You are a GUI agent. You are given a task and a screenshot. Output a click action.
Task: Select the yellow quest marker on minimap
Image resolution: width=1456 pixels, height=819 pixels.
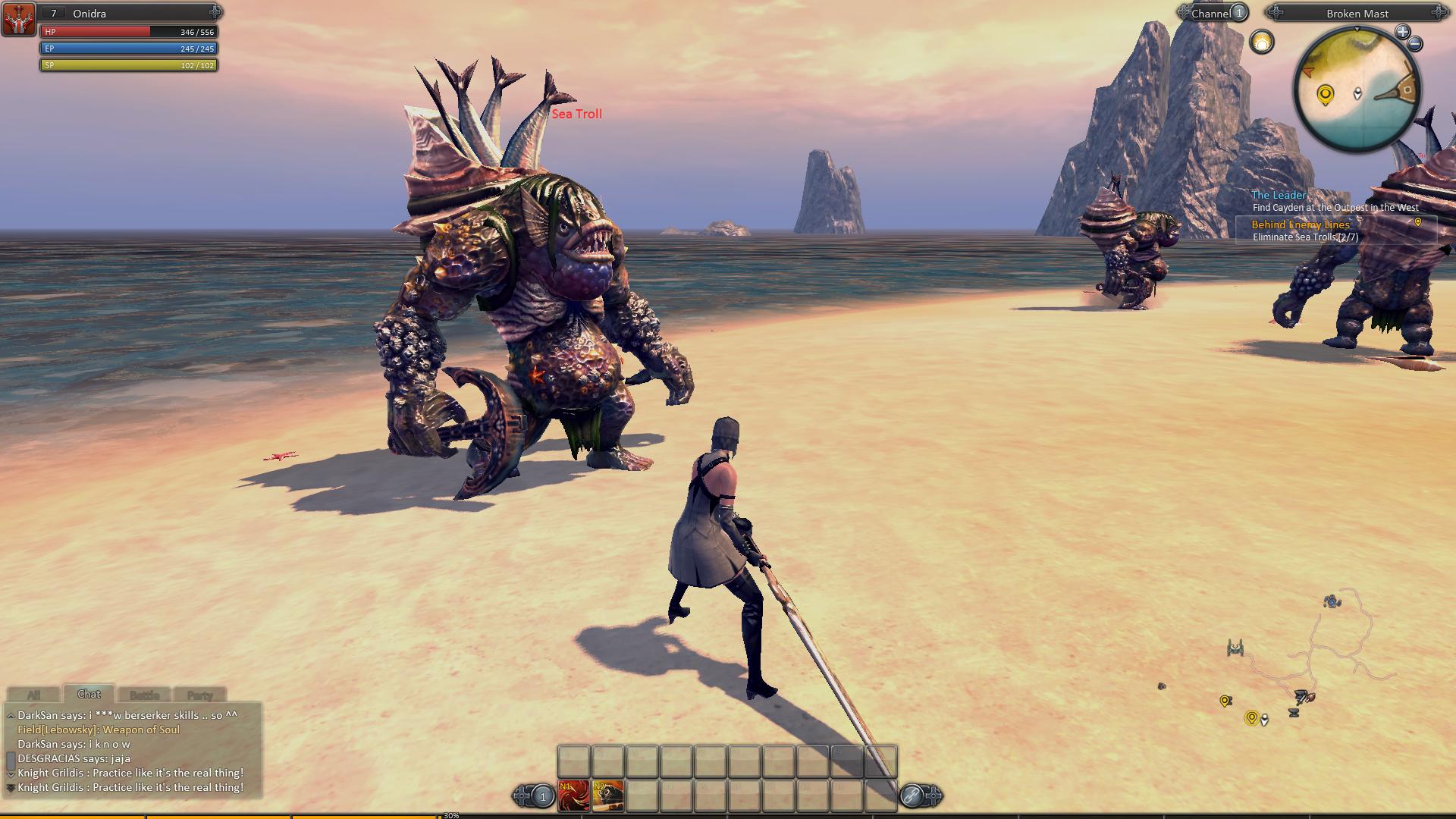click(1325, 96)
